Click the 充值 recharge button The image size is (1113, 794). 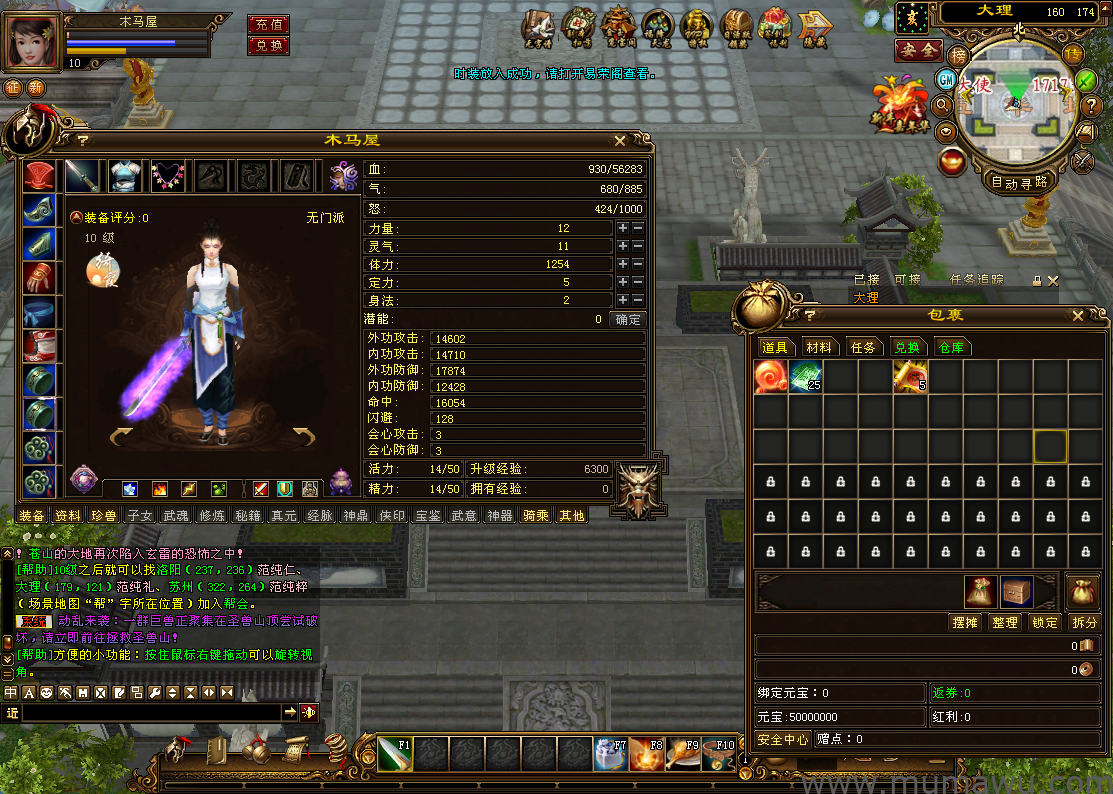click(268, 24)
